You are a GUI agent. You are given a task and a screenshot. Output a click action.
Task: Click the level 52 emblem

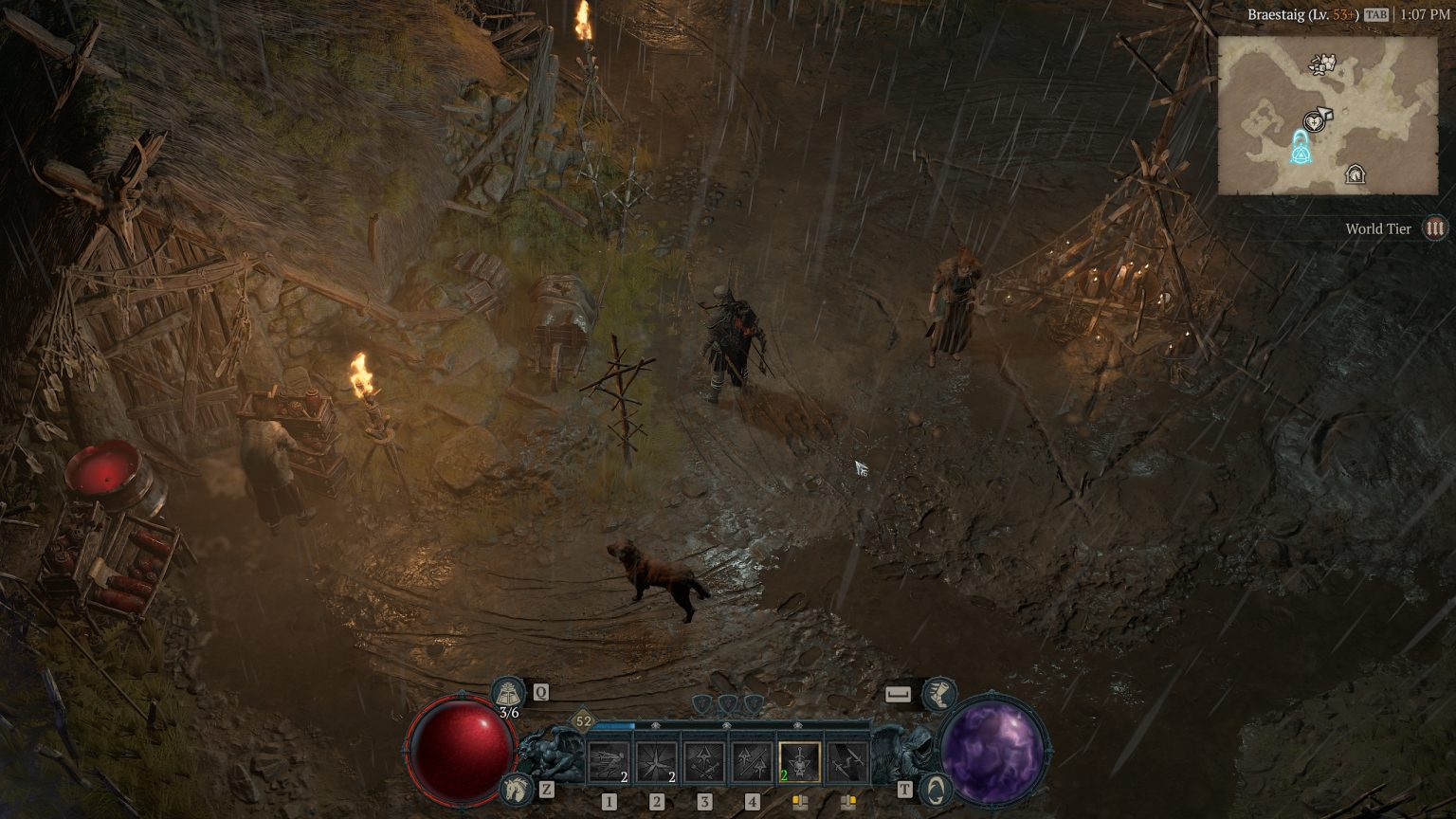[x=581, y=720]
